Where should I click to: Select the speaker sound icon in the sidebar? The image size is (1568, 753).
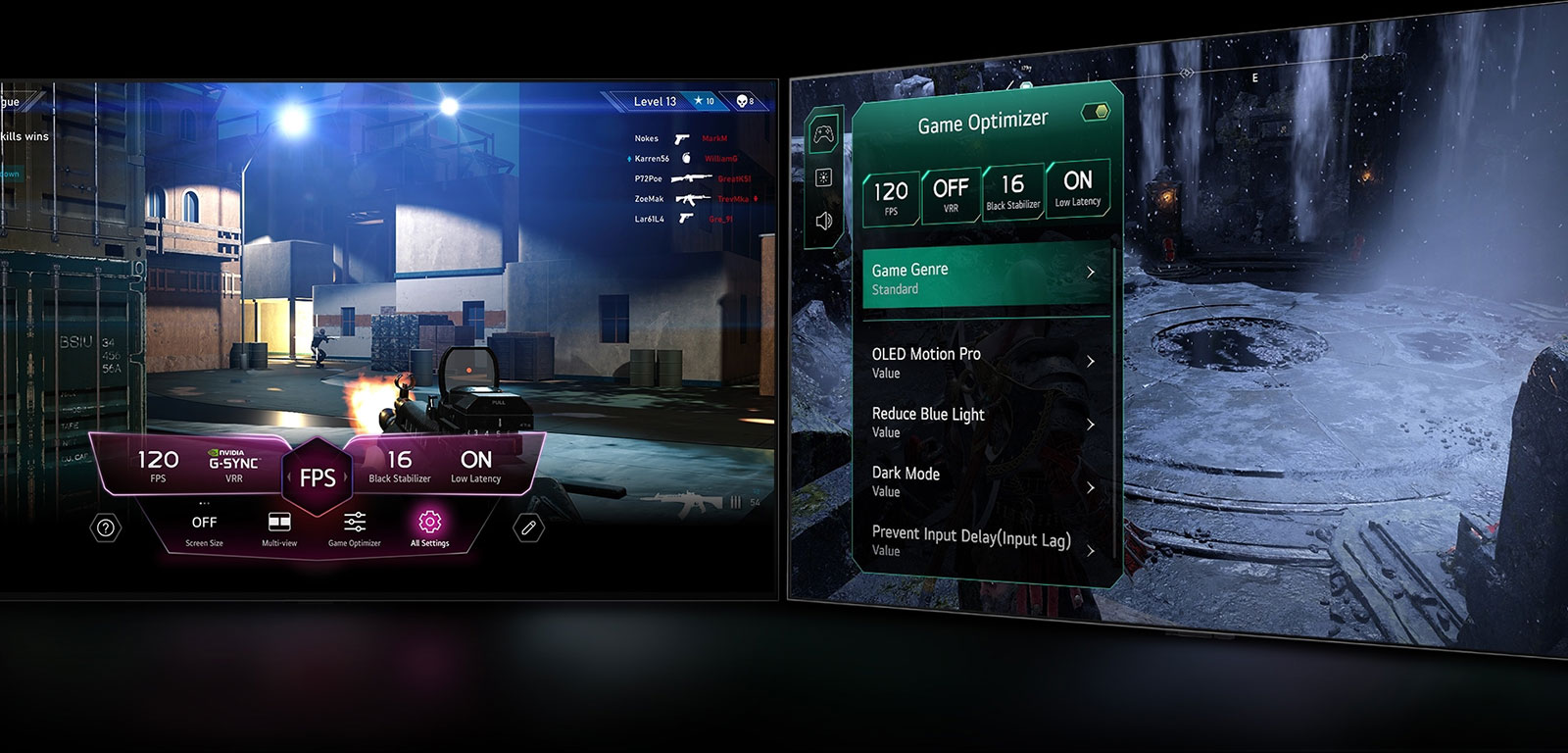tap(823, 221)
